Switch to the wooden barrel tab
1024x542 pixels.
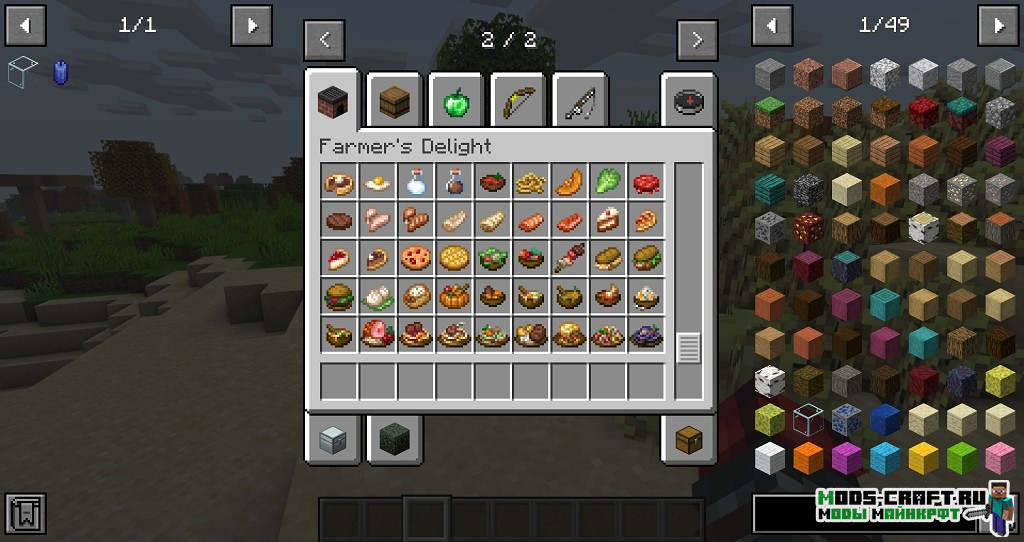(394, 100)
